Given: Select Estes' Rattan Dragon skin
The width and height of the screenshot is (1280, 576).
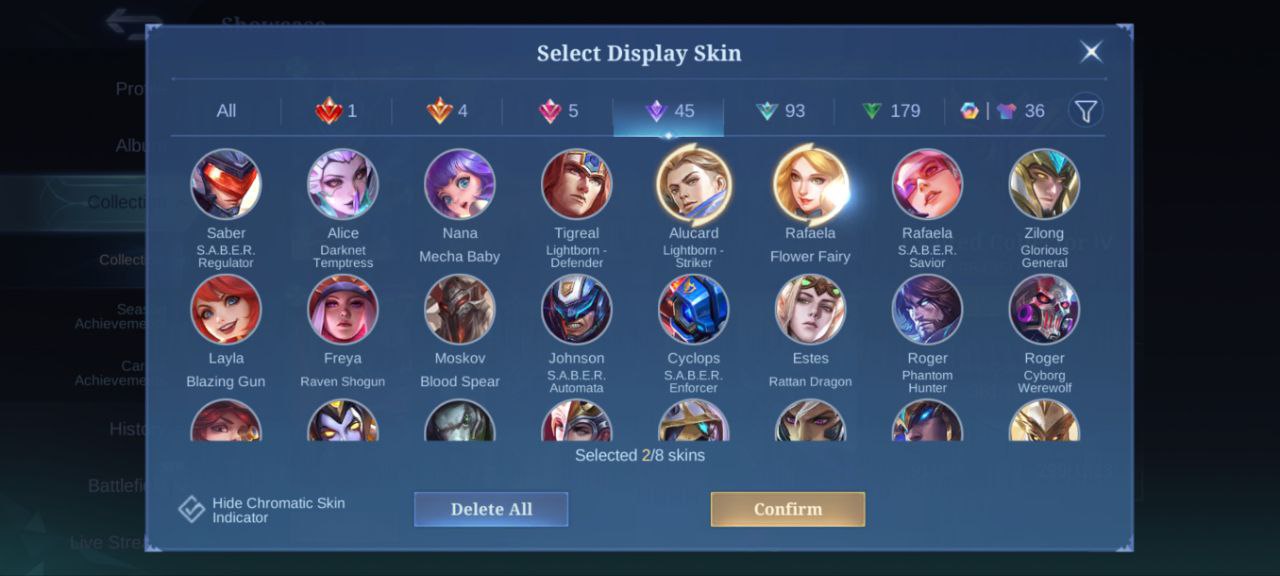Looking at the screenshot, I should (810, 310).
